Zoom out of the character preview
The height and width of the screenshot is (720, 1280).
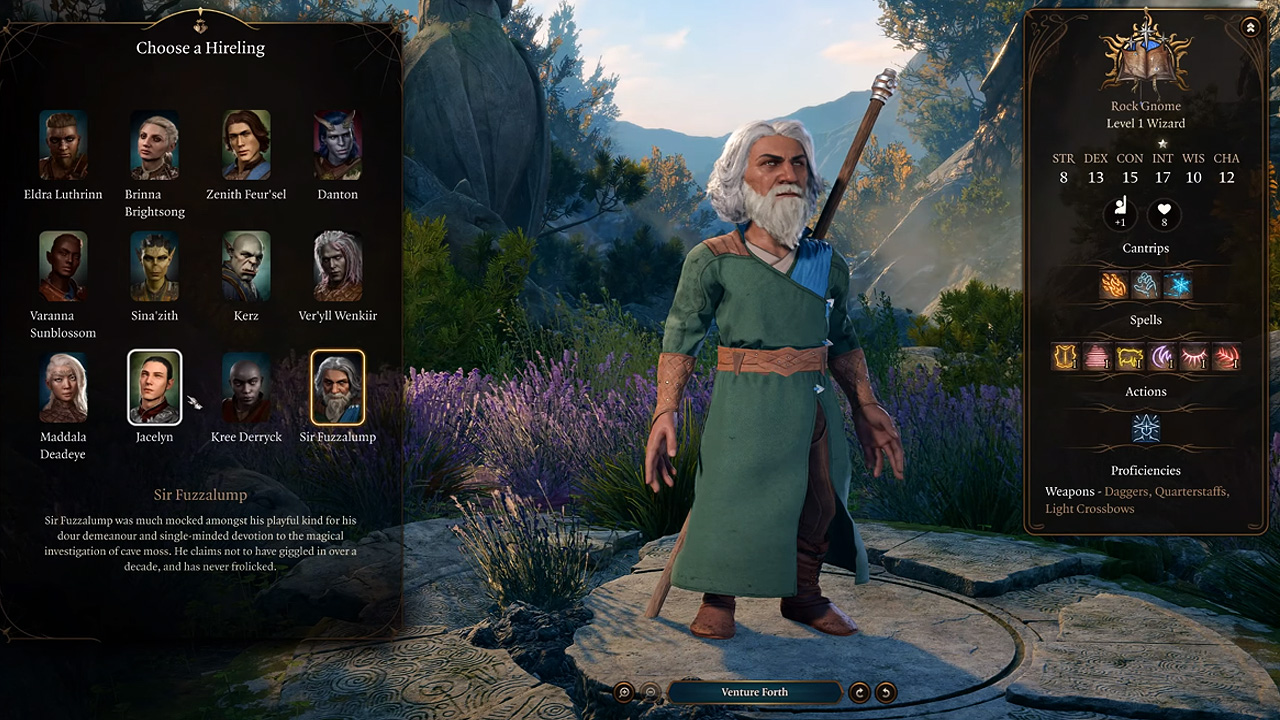click(x=650, y=692)
